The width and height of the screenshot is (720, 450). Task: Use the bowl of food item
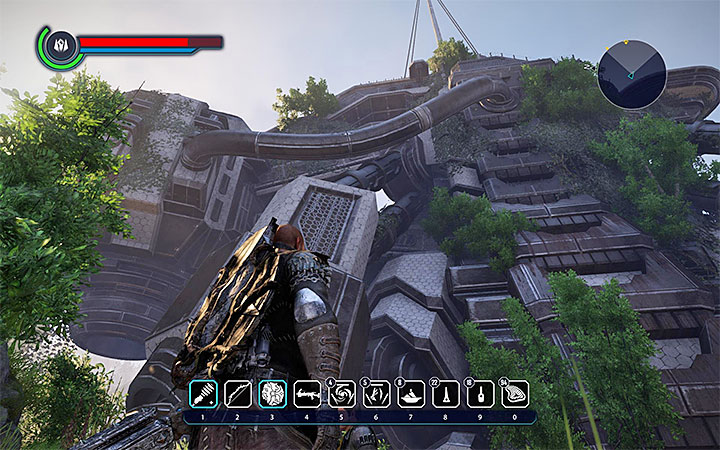[x=412, y=393]
